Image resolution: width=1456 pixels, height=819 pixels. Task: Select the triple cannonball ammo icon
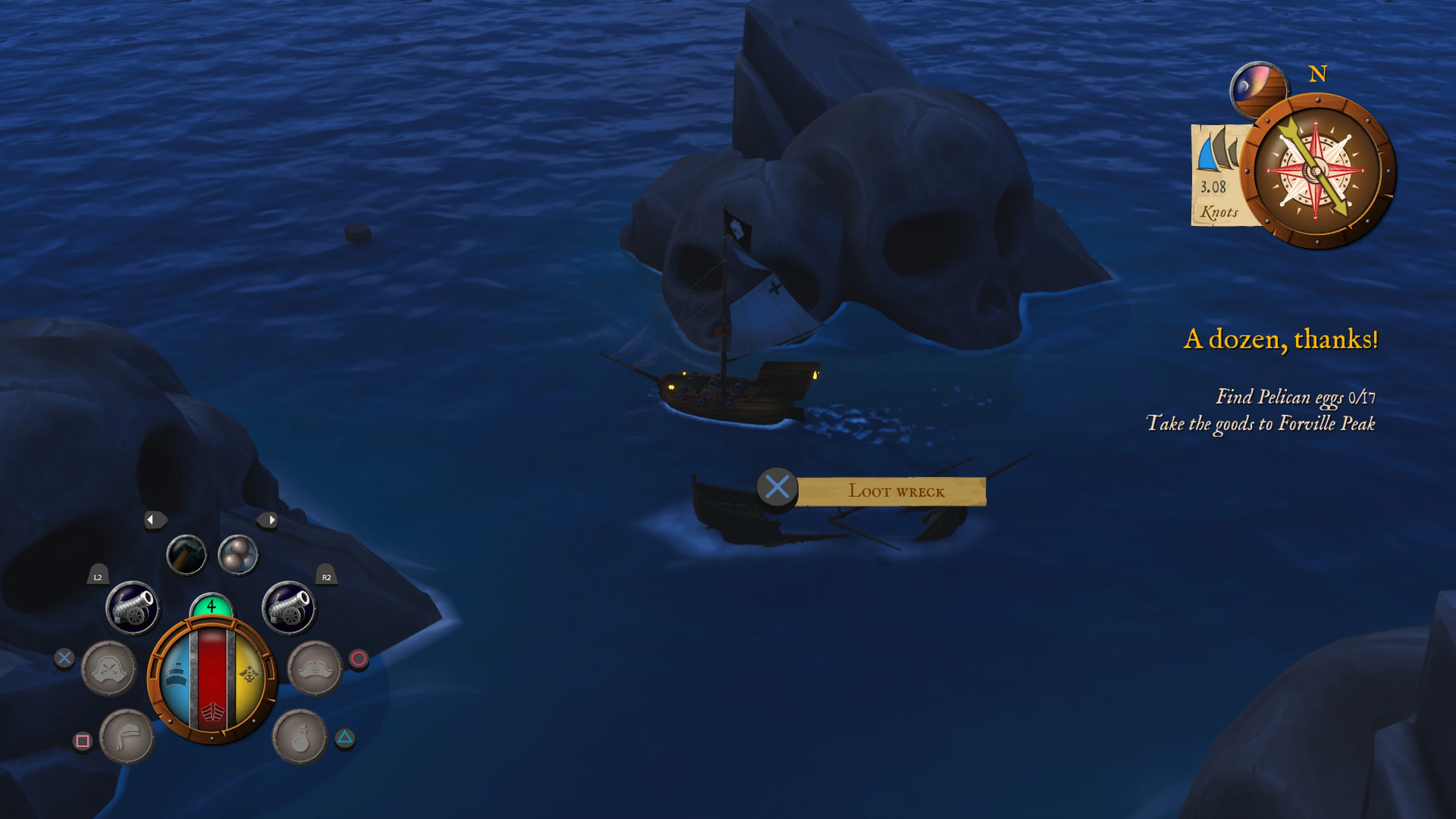coord(238,555)
